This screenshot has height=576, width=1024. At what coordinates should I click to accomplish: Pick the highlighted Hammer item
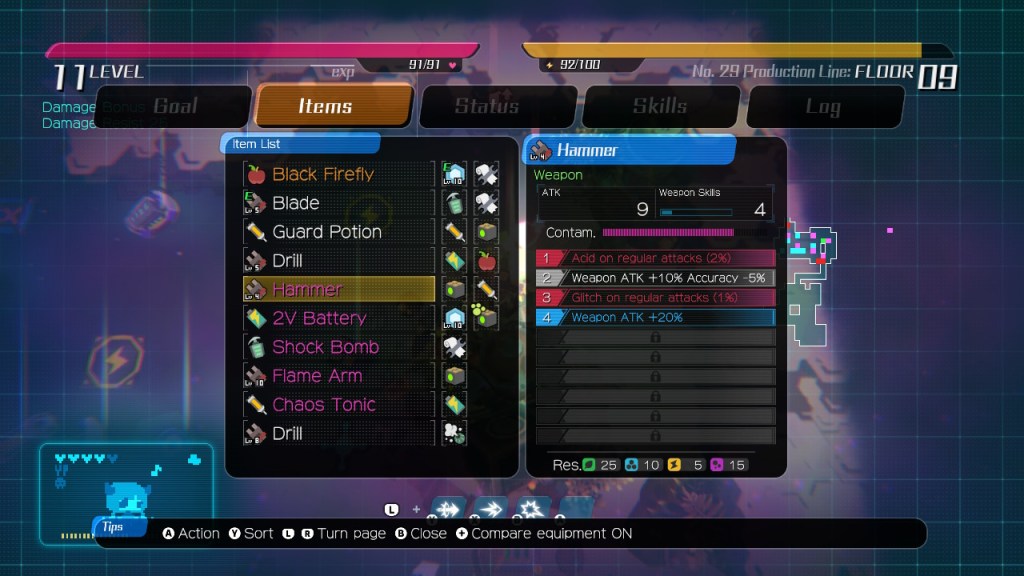(339, 290)
